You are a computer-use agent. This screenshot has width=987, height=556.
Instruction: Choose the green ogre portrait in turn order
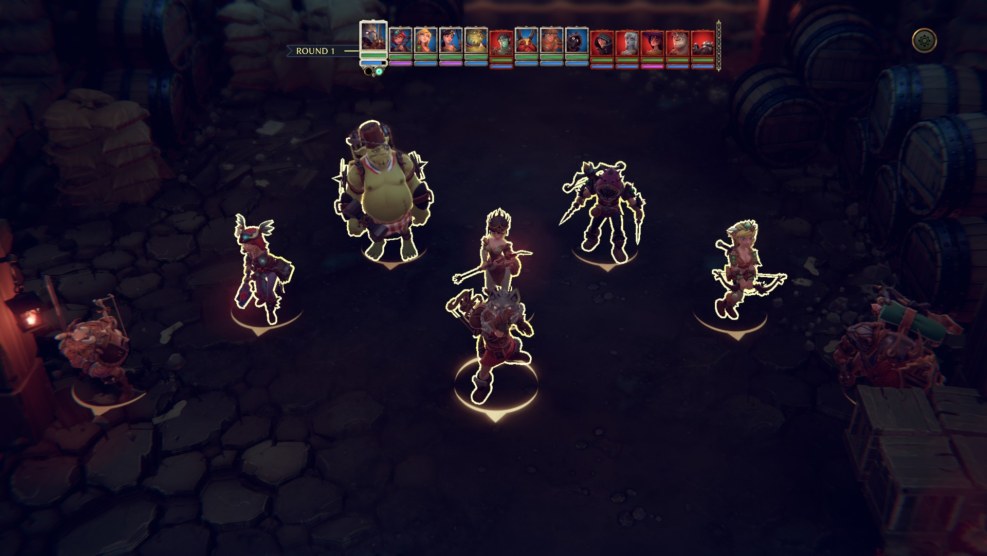tap(476, 40)
